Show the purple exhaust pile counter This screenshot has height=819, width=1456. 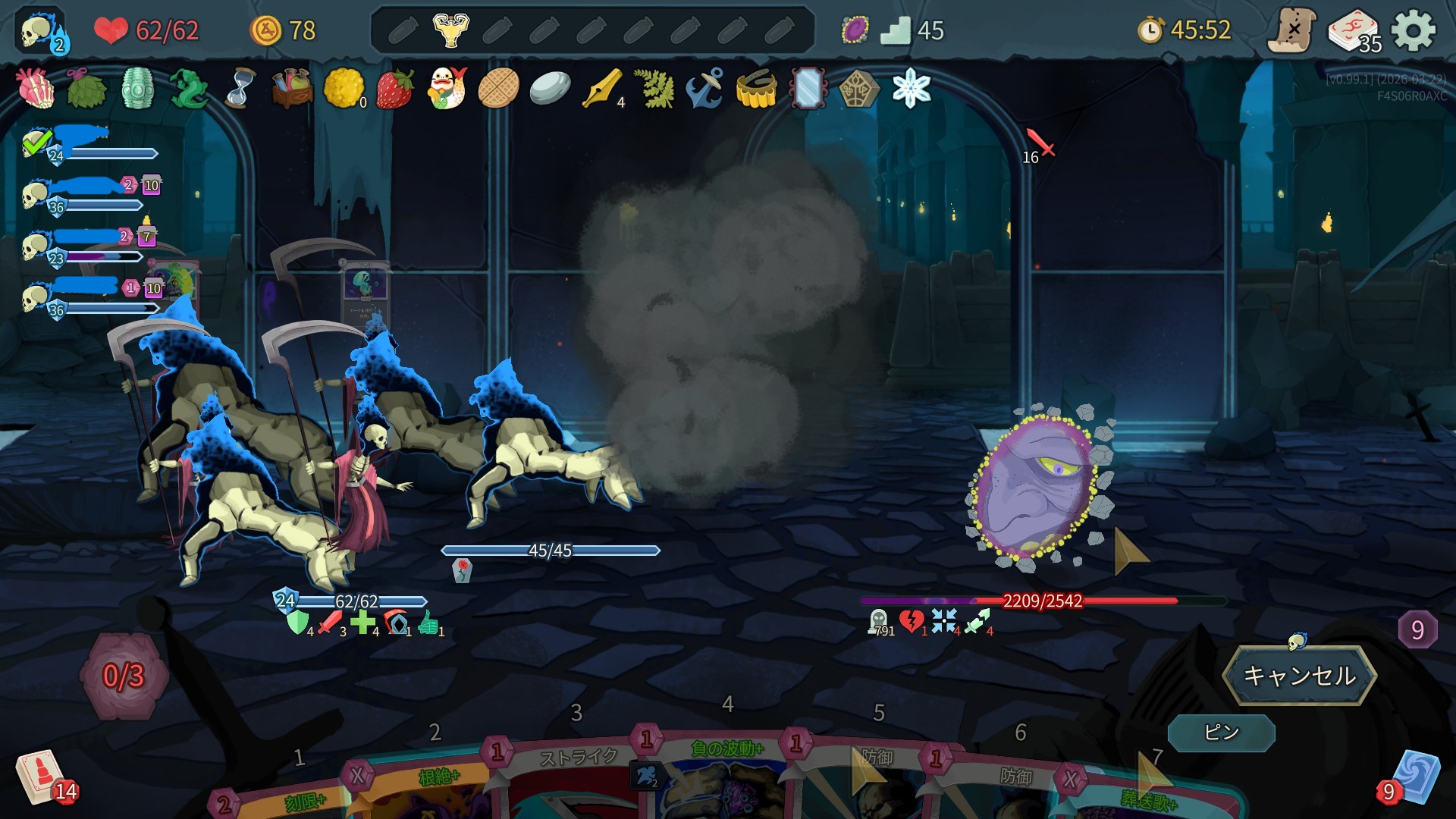pyautogui.click(x=1417, y=629)
